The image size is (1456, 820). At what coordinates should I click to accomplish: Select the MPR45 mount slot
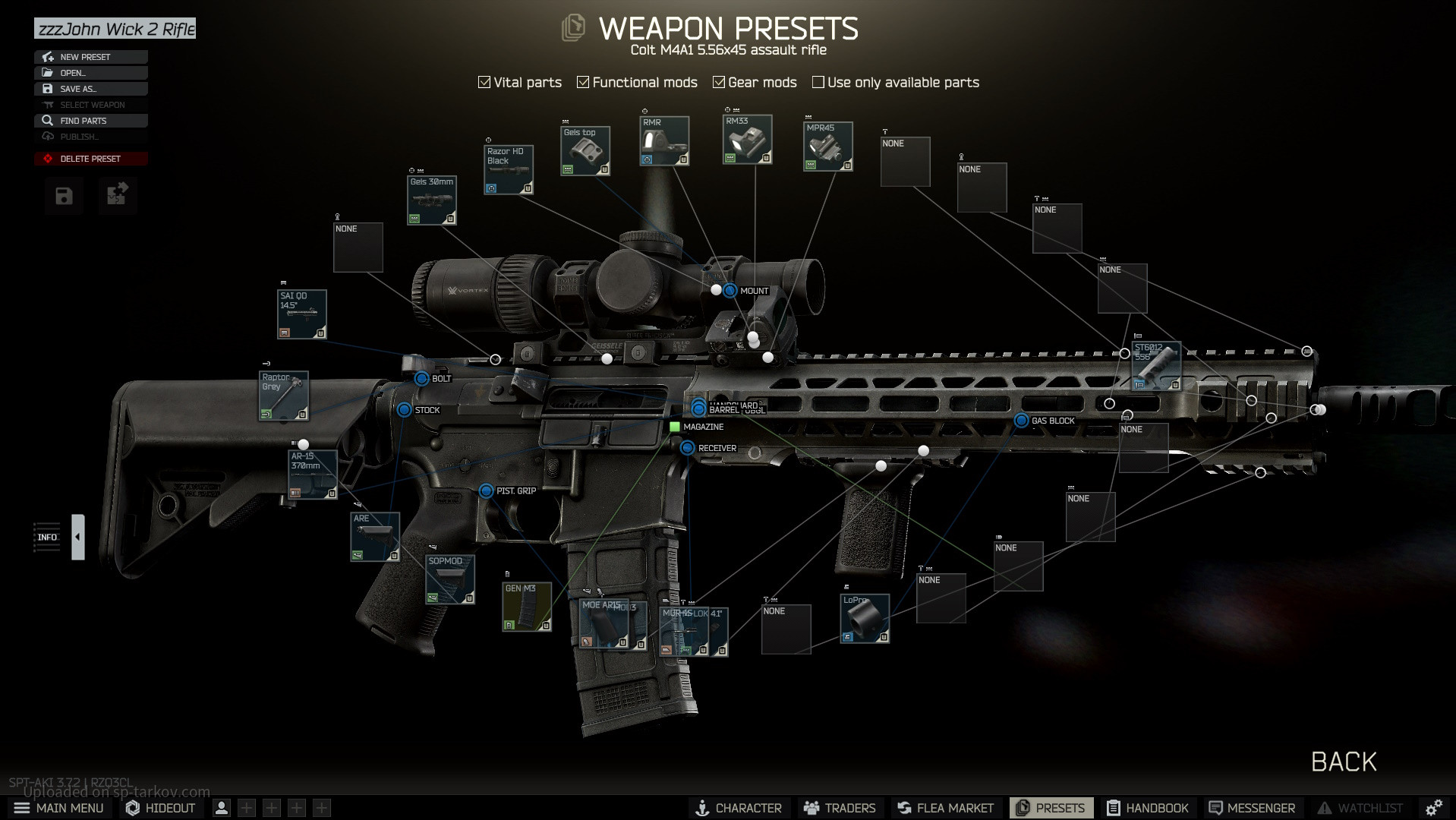coord(827,146)
